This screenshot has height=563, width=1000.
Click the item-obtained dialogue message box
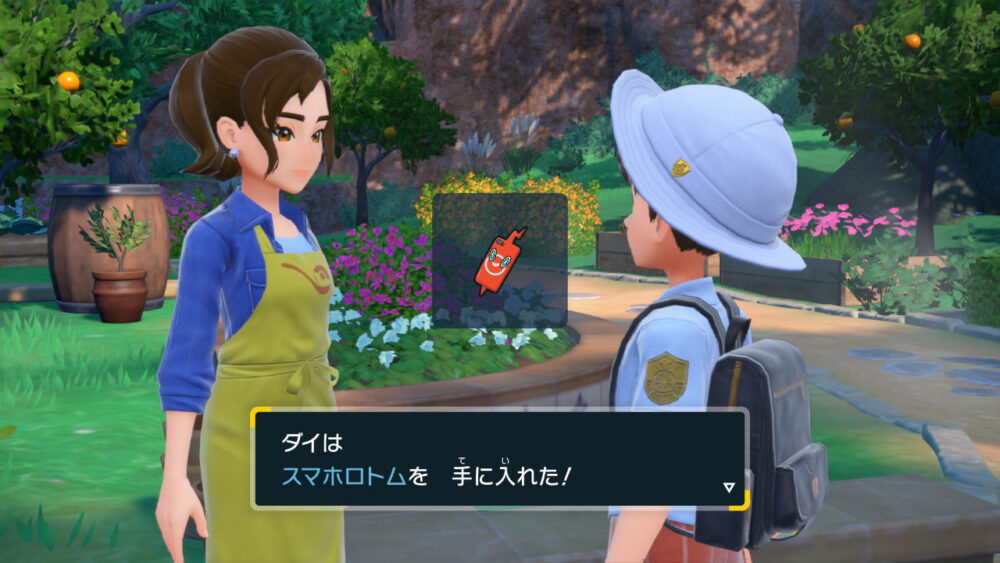tap(498, 459)
